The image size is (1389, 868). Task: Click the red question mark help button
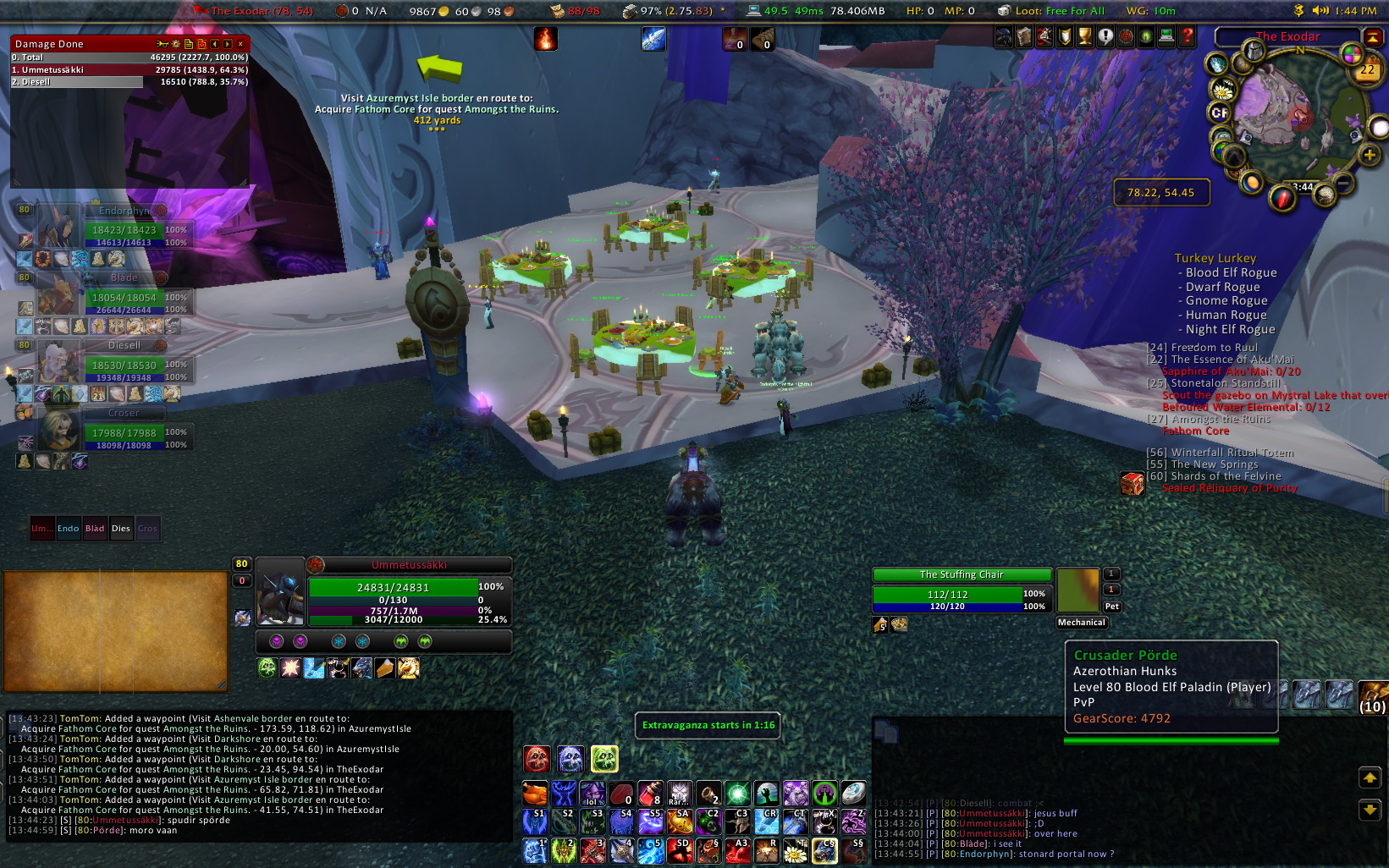(x=1187, y=36)
